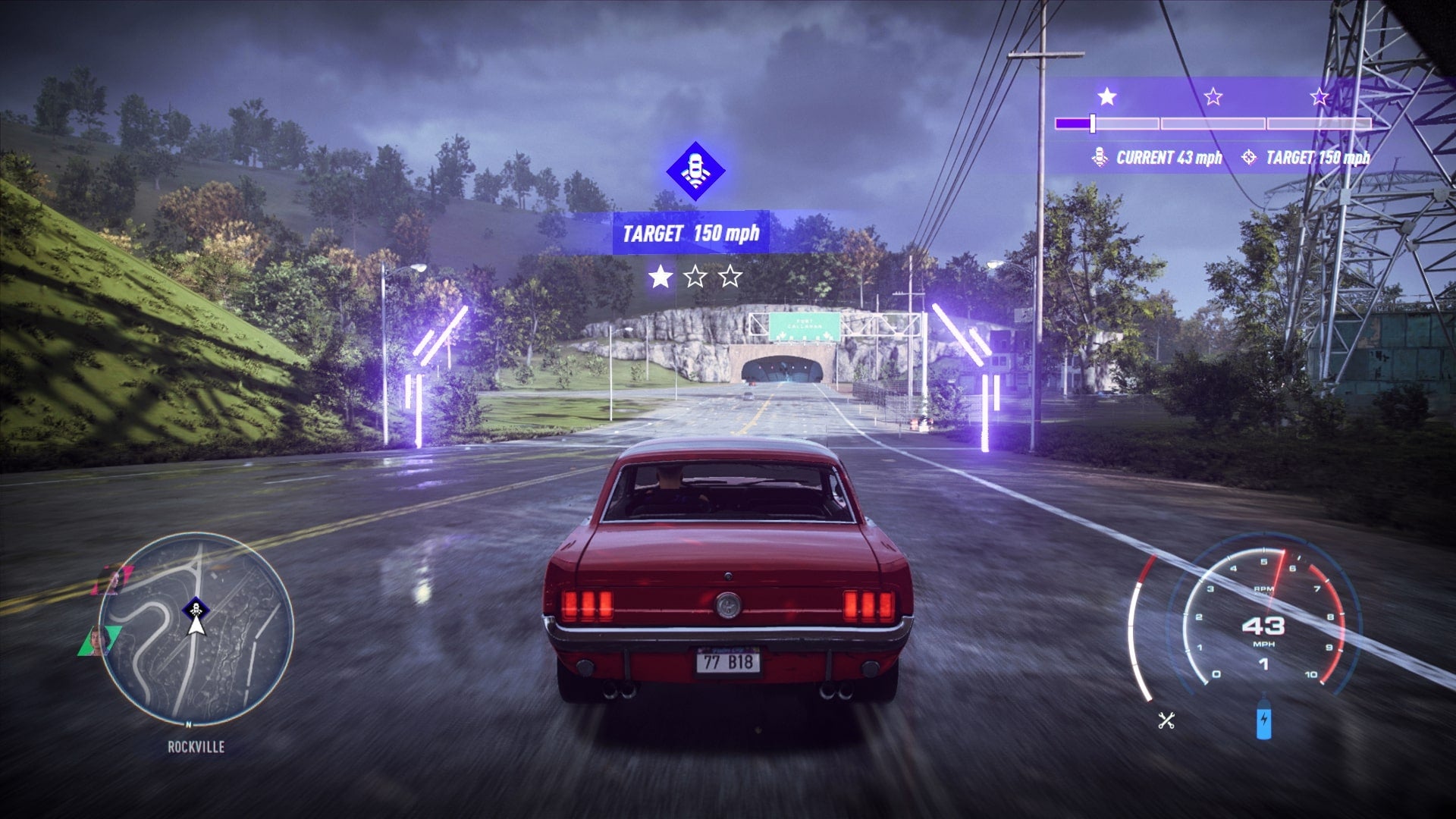Toggle the second empty star above the progress bar
This screenshot has width=1456, height=819.
coord(1214,96)
